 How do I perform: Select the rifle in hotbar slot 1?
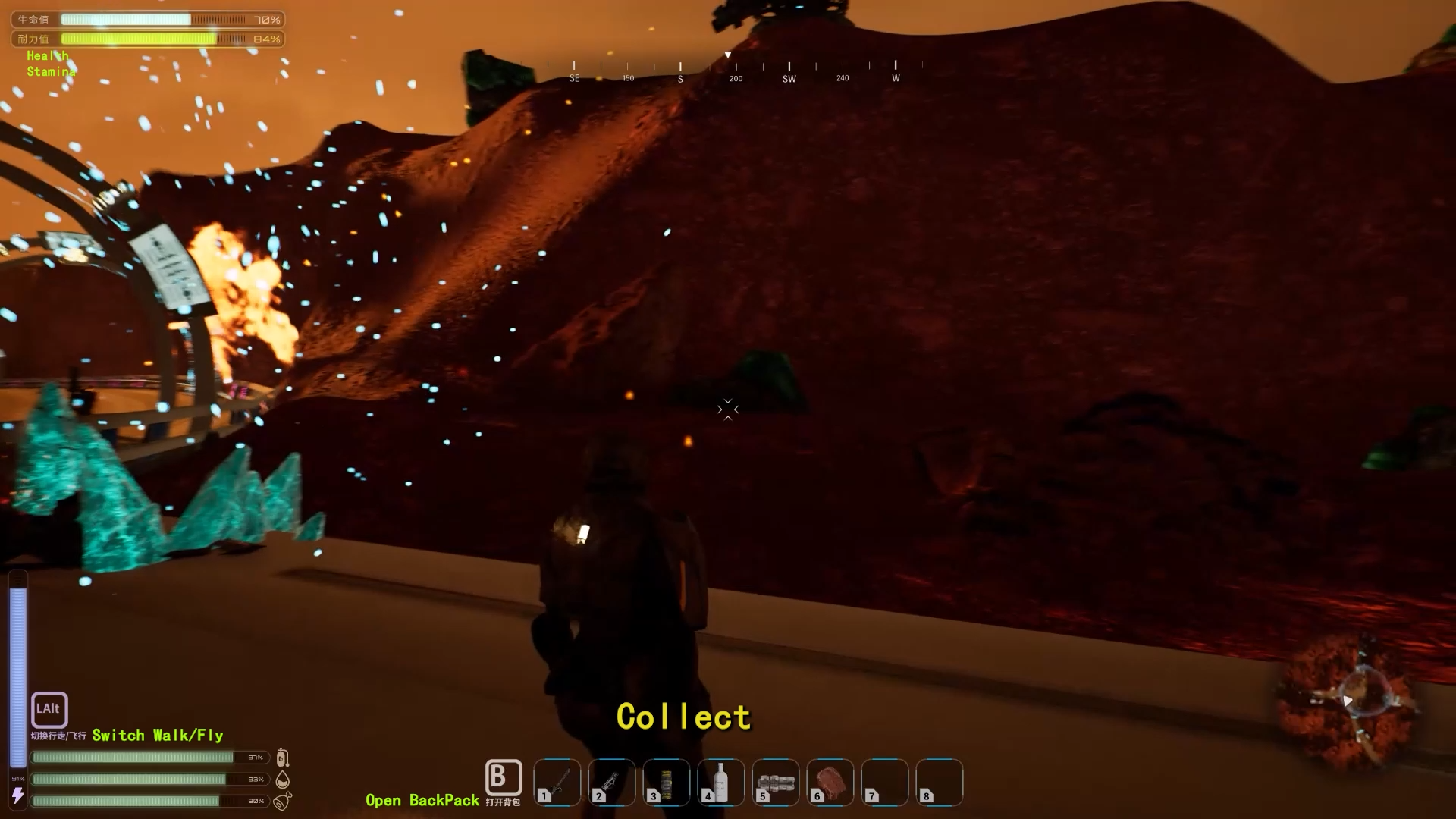(557, 783)
